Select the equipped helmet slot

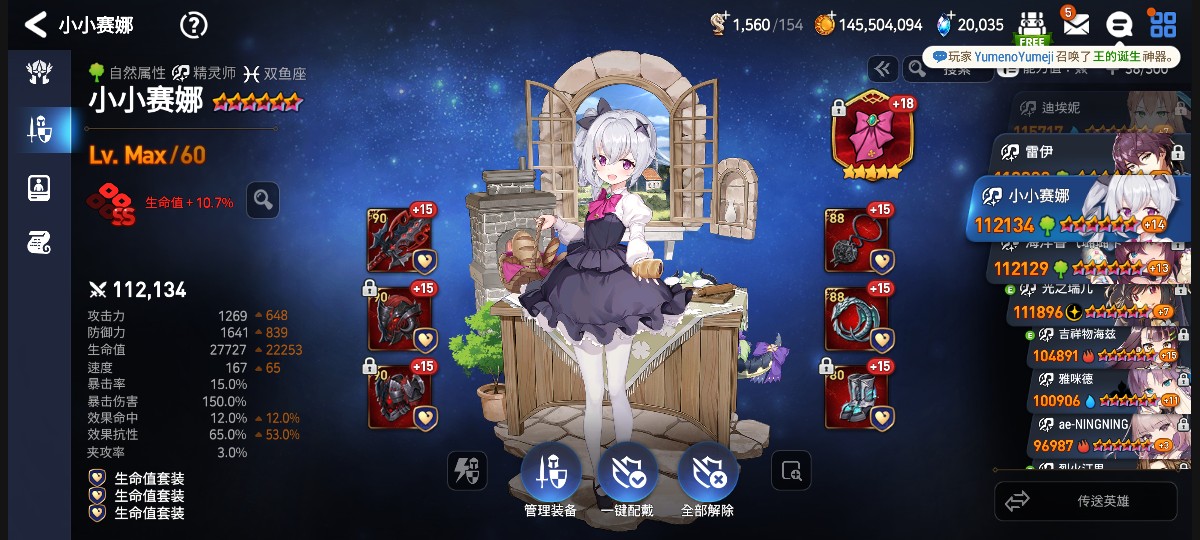click(402, 318)
